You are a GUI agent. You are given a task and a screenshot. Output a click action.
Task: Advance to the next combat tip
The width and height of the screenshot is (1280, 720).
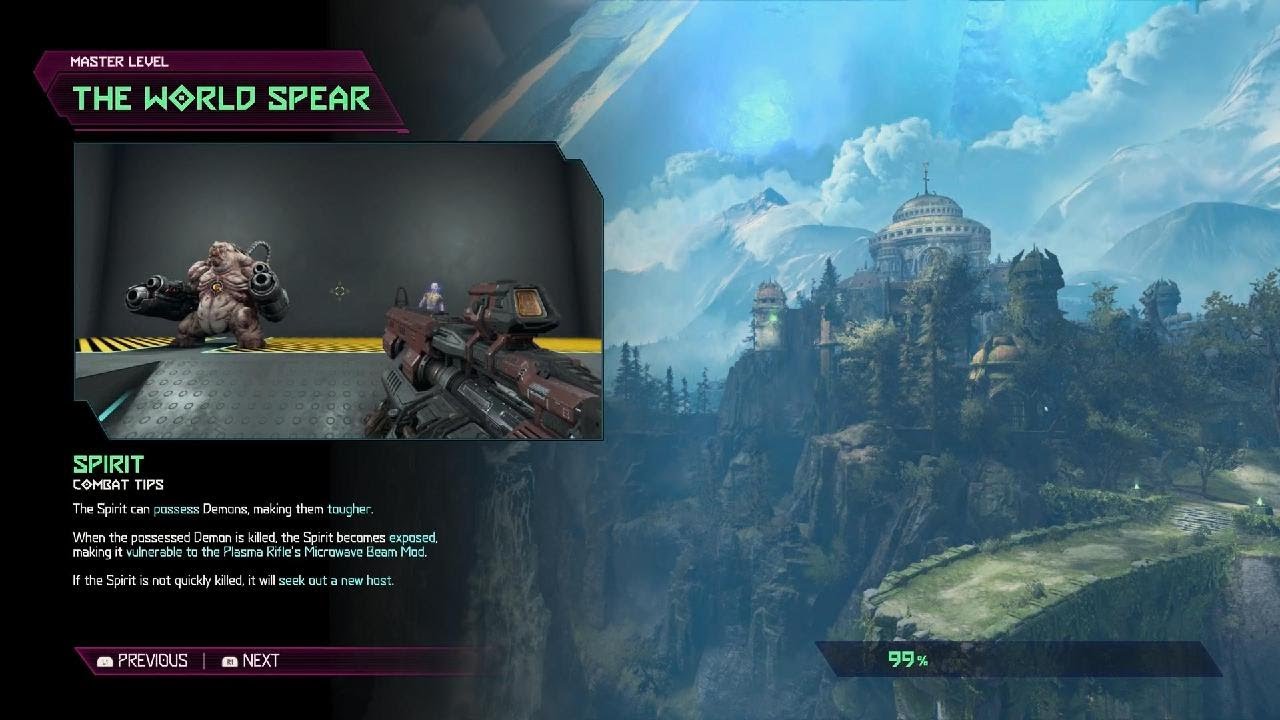click(x=251, y=660)
